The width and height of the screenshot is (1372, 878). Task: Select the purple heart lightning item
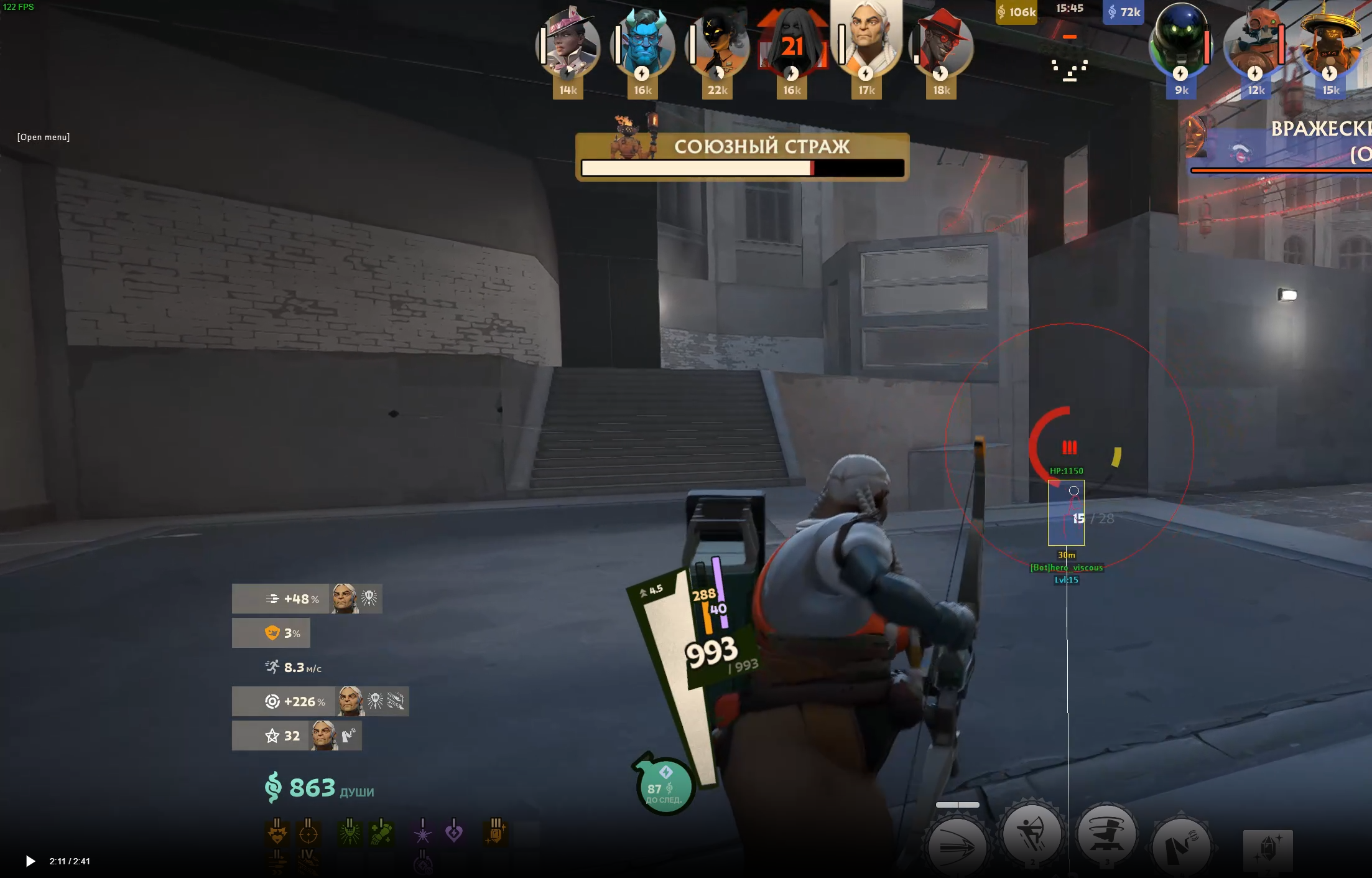pos(454,831)
